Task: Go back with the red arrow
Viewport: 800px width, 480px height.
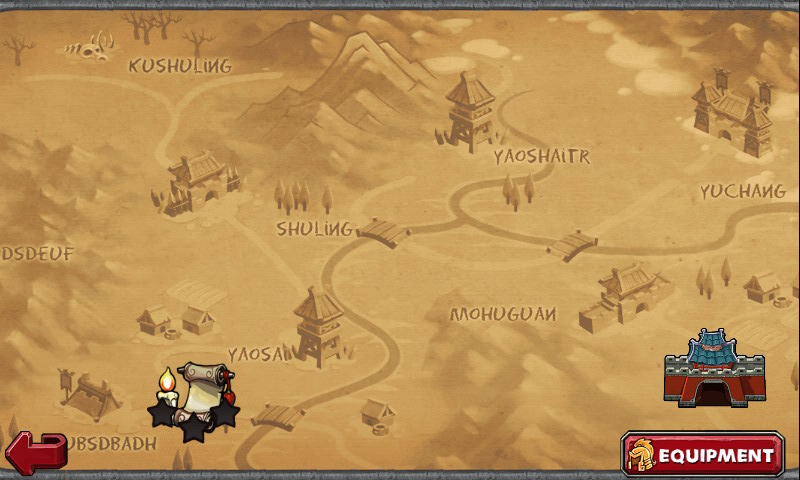Action: tap(36, 453)
